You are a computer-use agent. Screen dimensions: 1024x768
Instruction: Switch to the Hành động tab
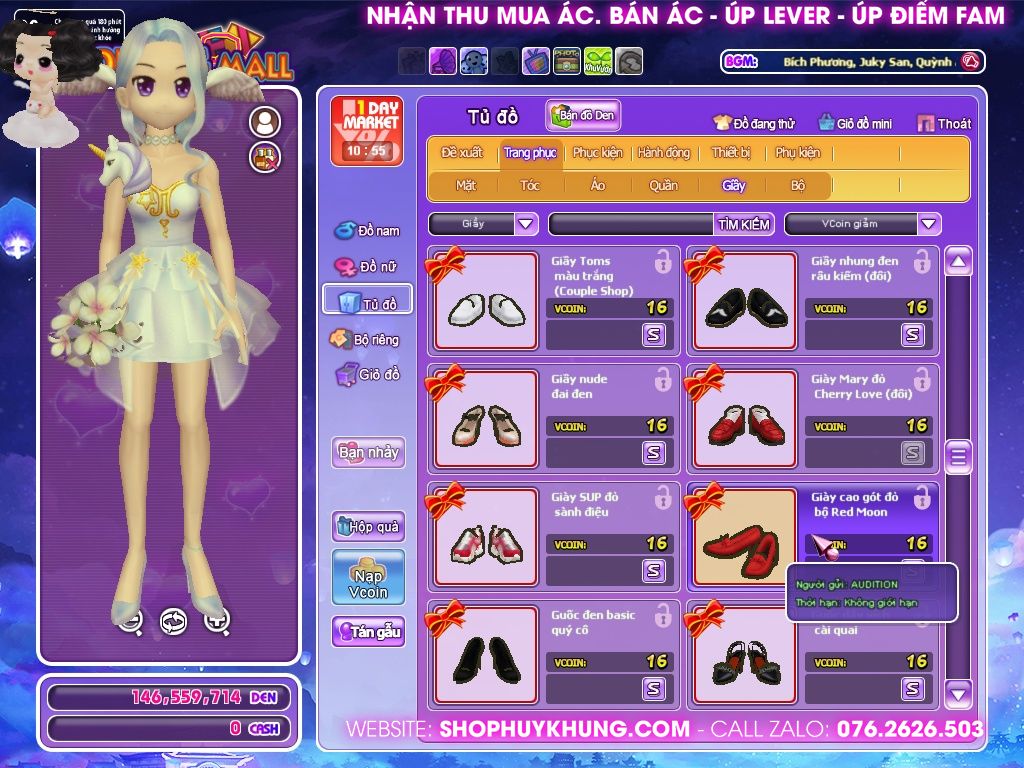pyautogui.click(x=664, y=153)
